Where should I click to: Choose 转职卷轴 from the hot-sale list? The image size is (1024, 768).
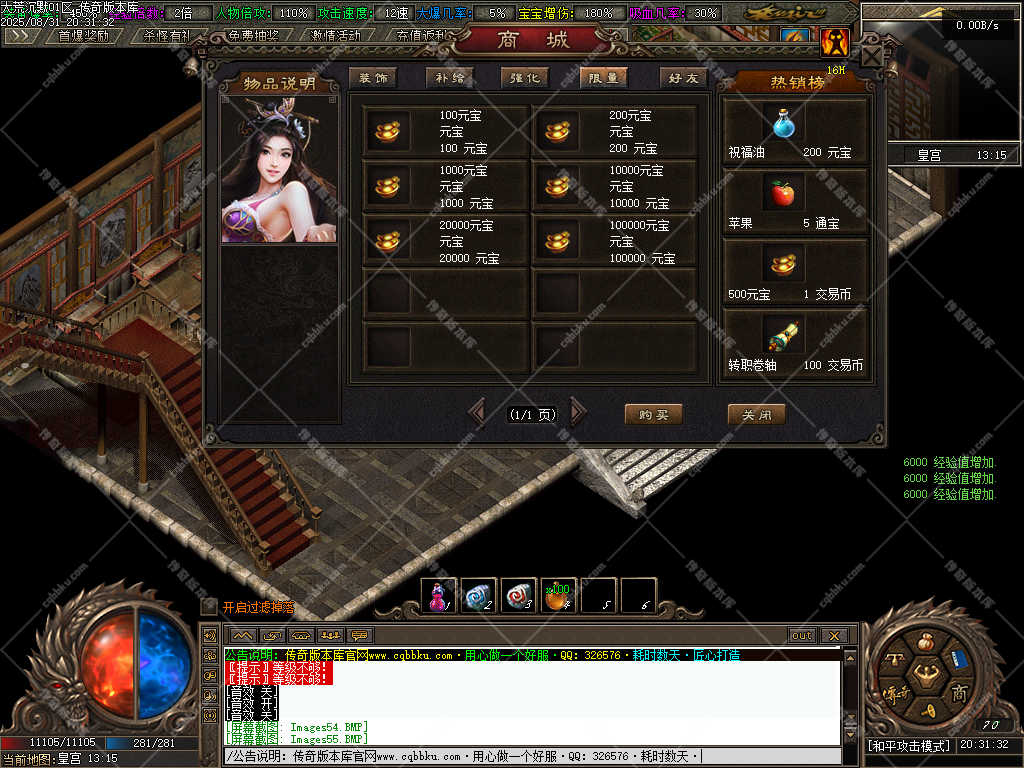[795, 343]
